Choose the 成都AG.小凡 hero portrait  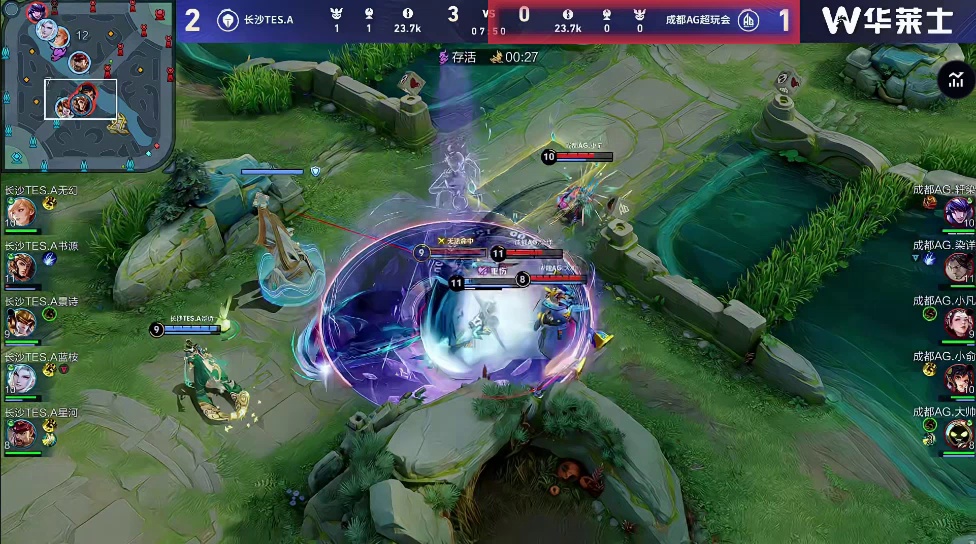point(958,321)
